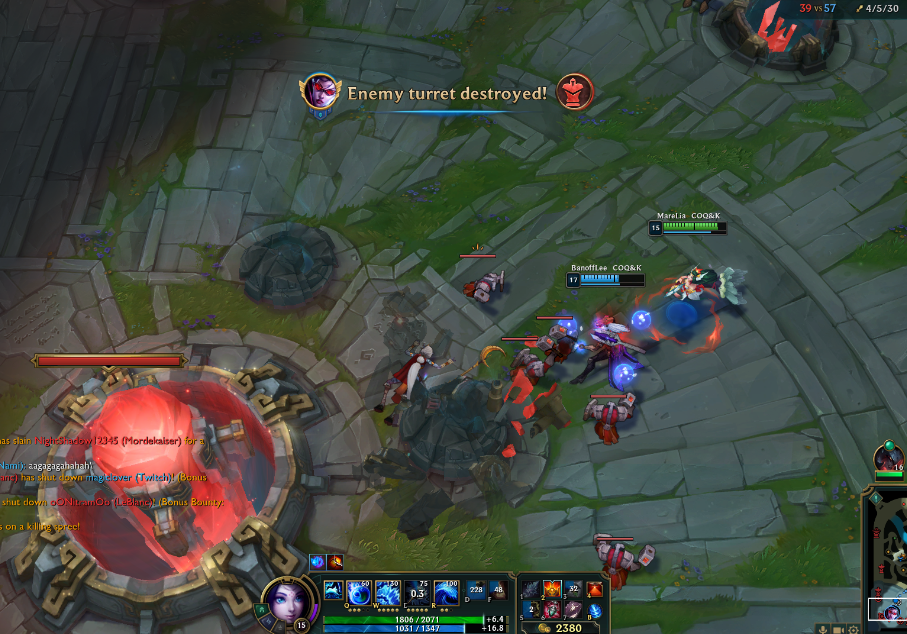This screenshot has height=634, width=907.
Task: Inspect the blue buff icon above the ability bar
Action: click(316, 562)
